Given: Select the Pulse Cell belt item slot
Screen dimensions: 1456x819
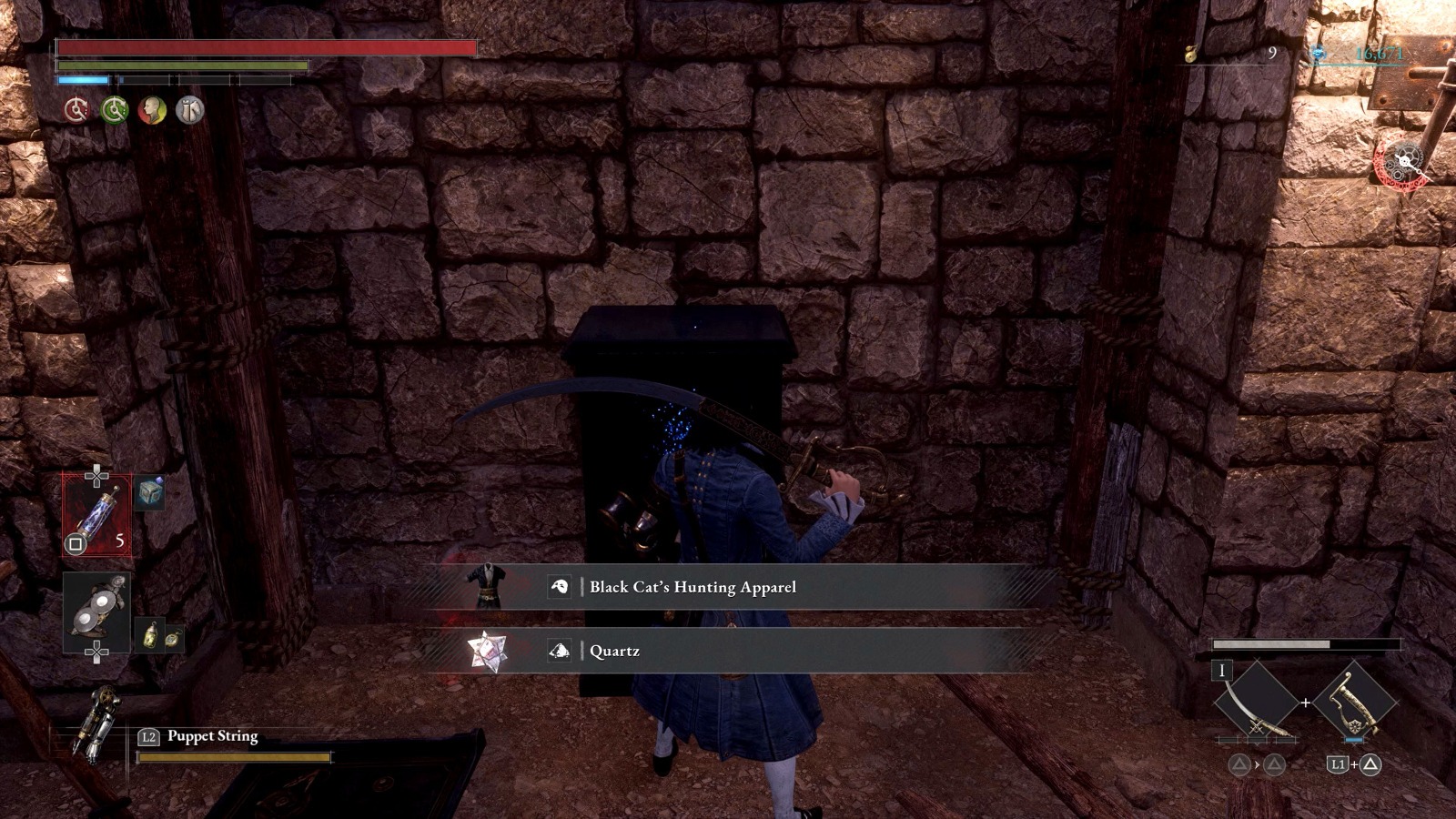Looking at the screenshot, I should 96,515.
